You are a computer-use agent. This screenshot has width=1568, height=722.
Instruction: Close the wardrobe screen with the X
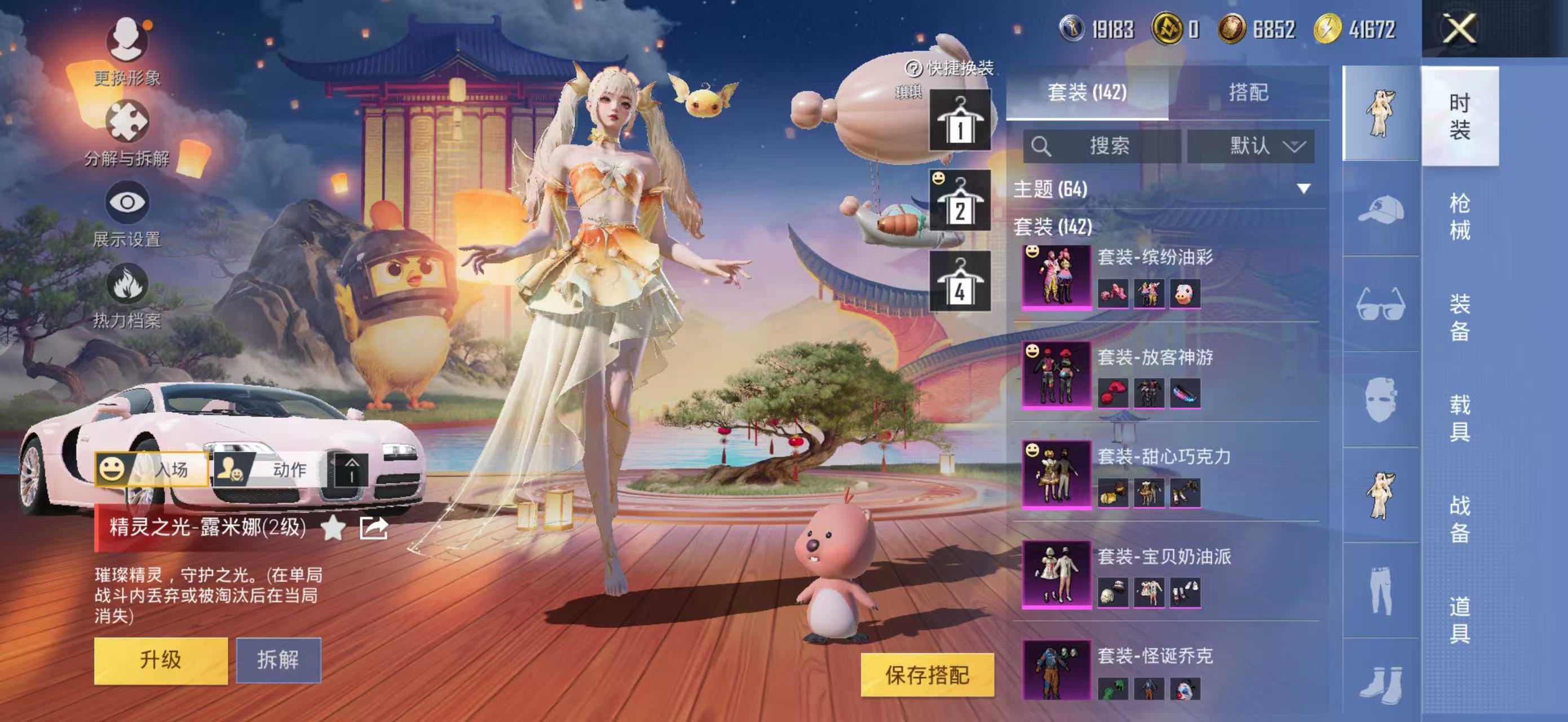click(1460, 29)
